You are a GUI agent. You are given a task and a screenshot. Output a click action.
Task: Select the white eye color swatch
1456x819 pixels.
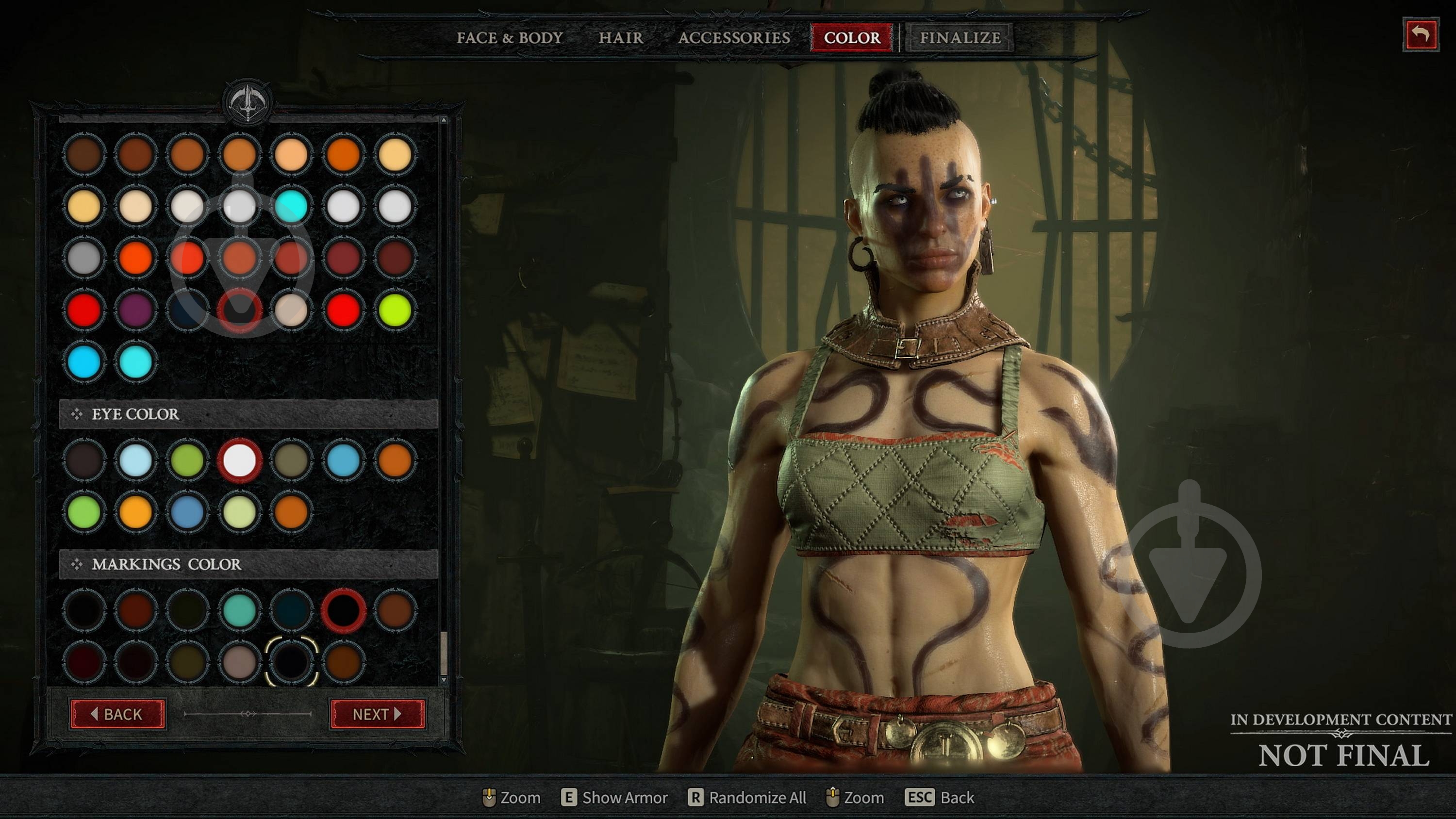click(240, 460)
